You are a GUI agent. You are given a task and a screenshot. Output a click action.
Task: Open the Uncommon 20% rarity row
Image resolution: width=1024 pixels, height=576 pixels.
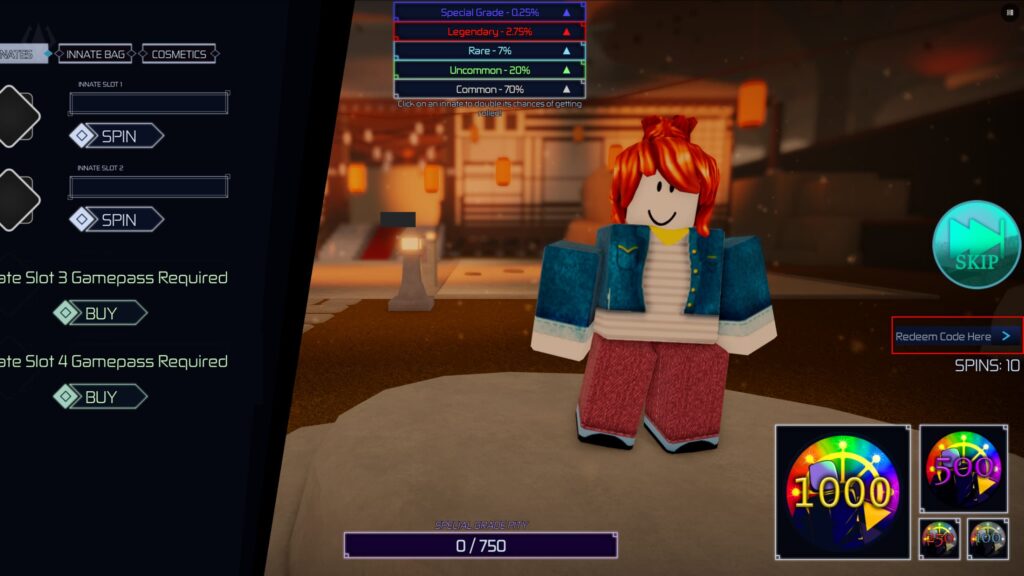coord(489,70)
